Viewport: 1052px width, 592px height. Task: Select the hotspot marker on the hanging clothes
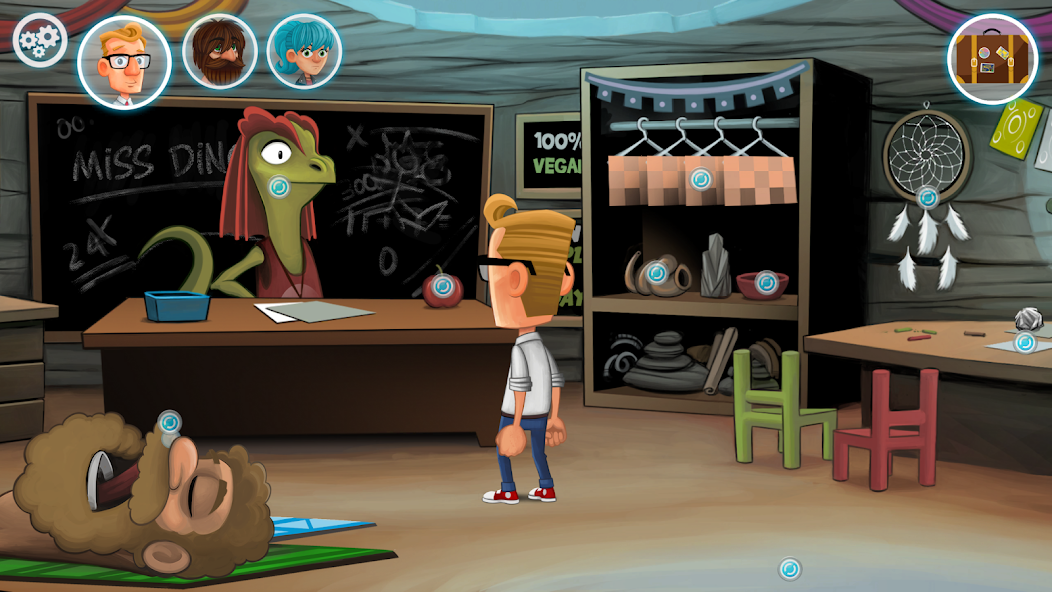[701, 179]
